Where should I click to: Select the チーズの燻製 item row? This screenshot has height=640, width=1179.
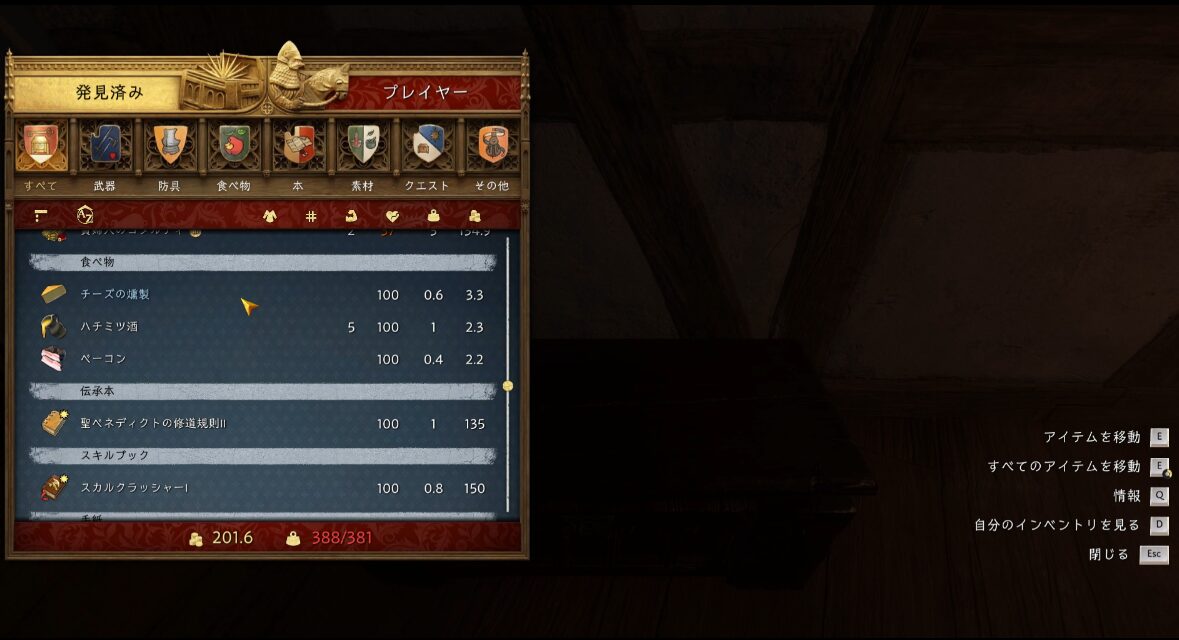[262, 295]
